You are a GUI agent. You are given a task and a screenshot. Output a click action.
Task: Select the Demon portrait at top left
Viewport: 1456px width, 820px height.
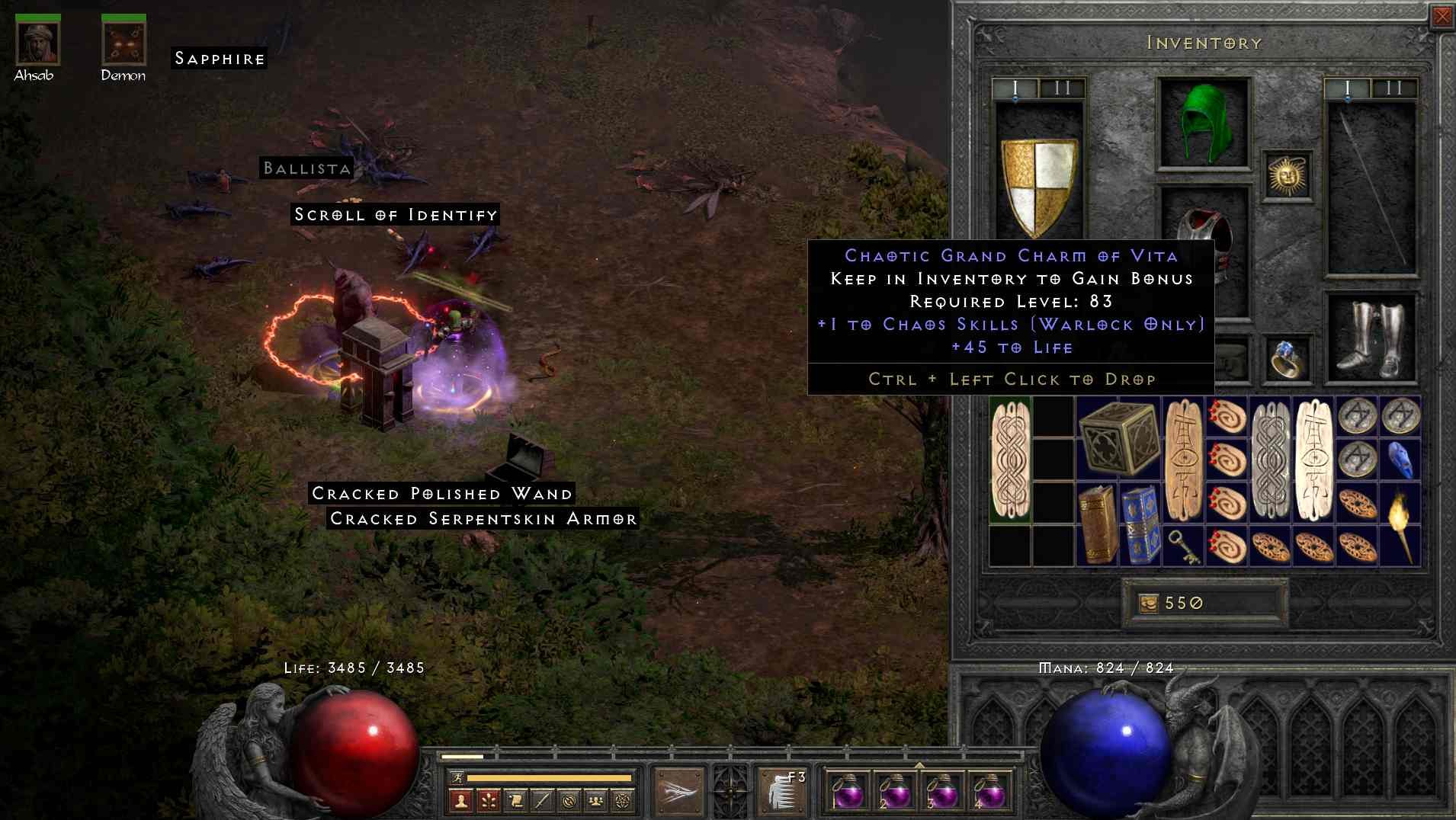122,44
